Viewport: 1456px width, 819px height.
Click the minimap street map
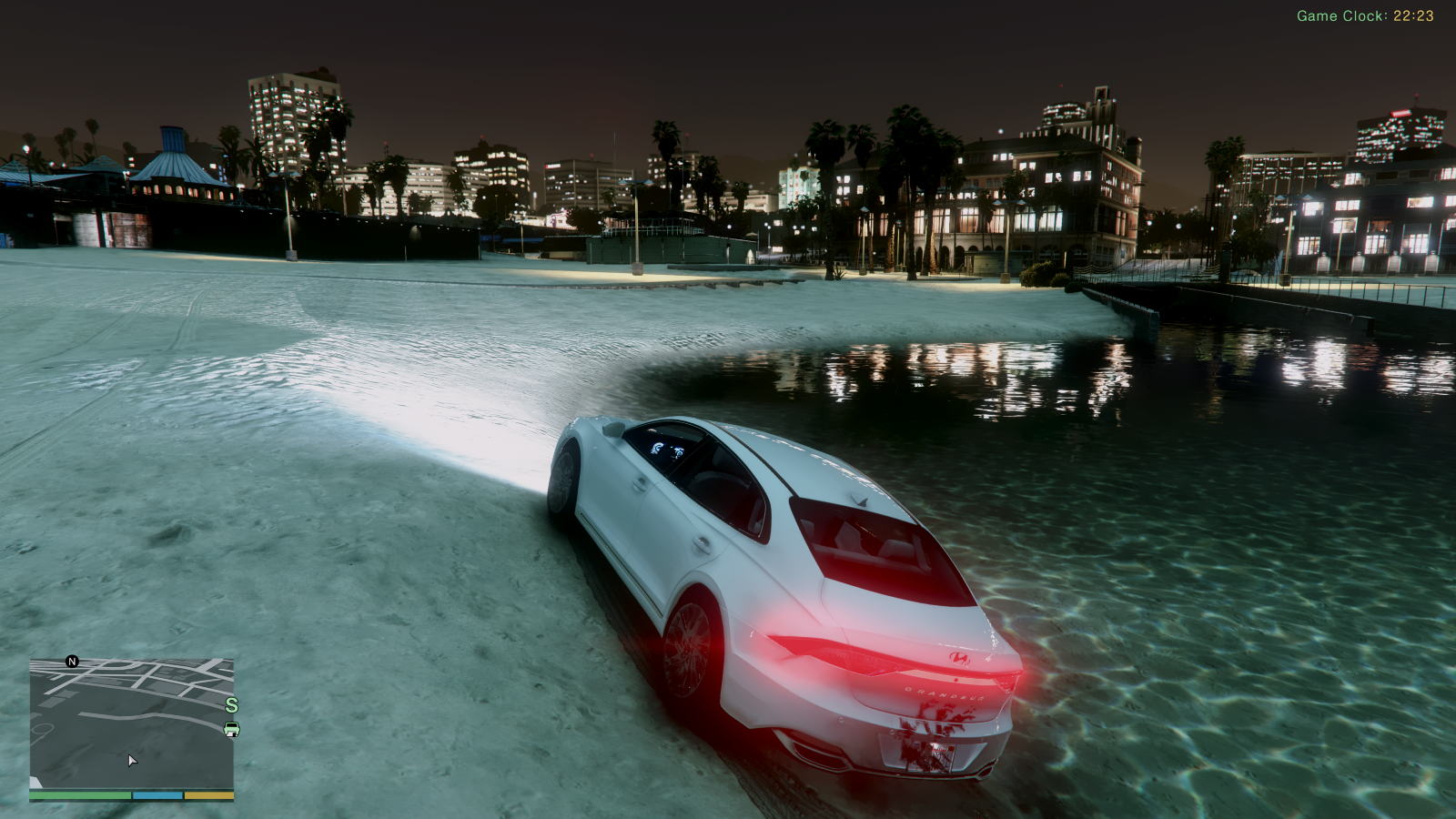pos(131,723)
